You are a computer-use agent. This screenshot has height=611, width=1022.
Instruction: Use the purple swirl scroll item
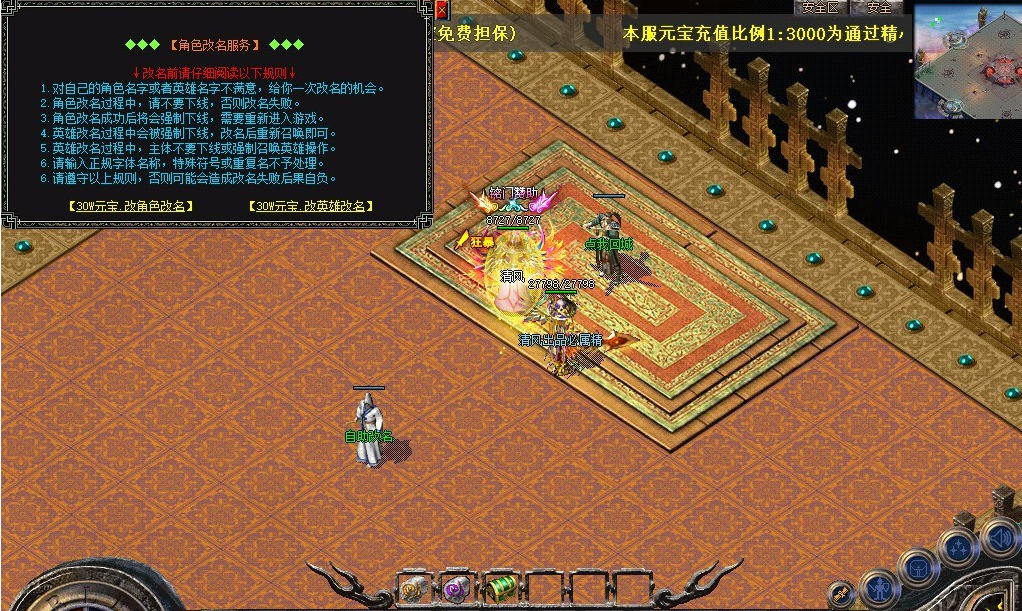tap(457, 589)
